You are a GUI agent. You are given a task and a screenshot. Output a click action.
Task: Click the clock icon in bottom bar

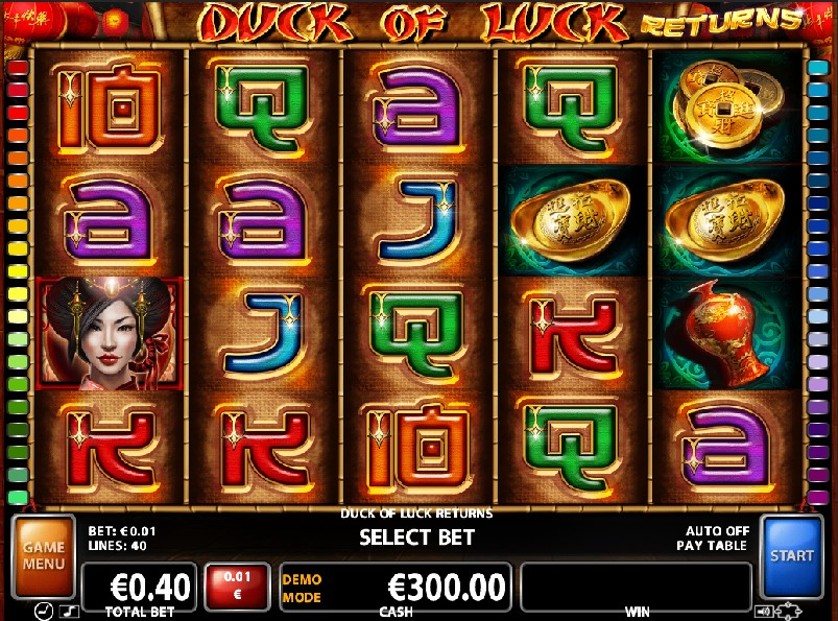[x=44, y=611]
